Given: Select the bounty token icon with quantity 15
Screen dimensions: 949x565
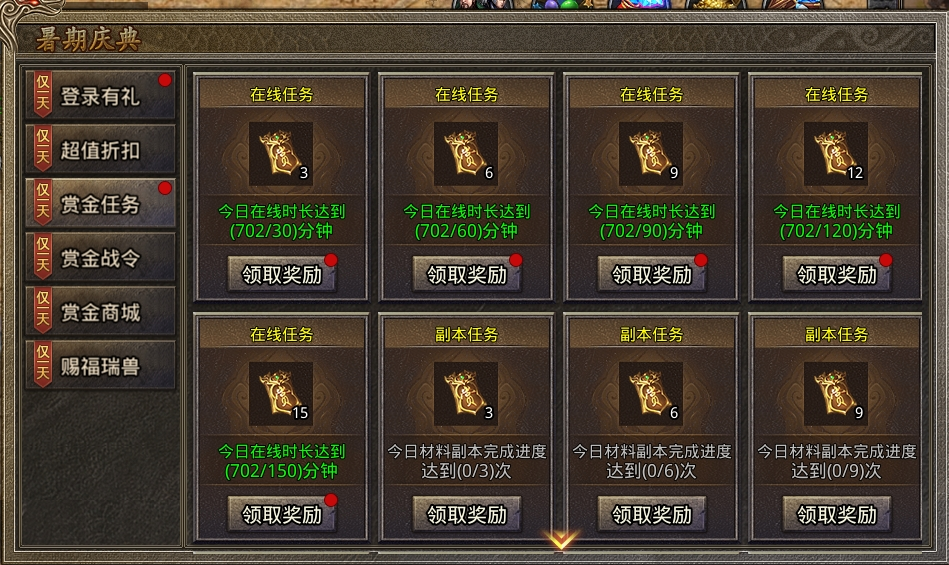Looking at the screenshot, I should (x=281, y=394).
